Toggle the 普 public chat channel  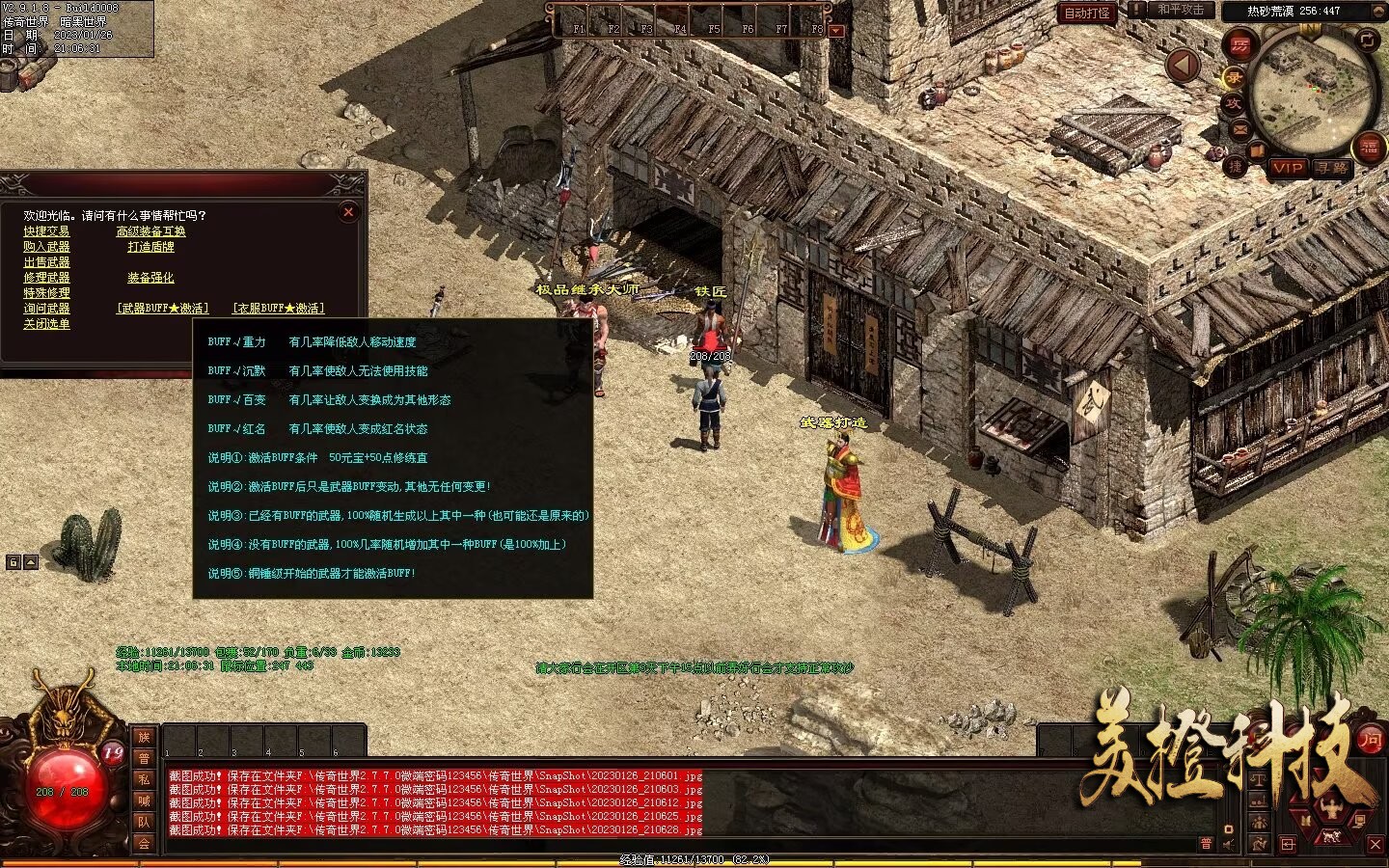1205,845
